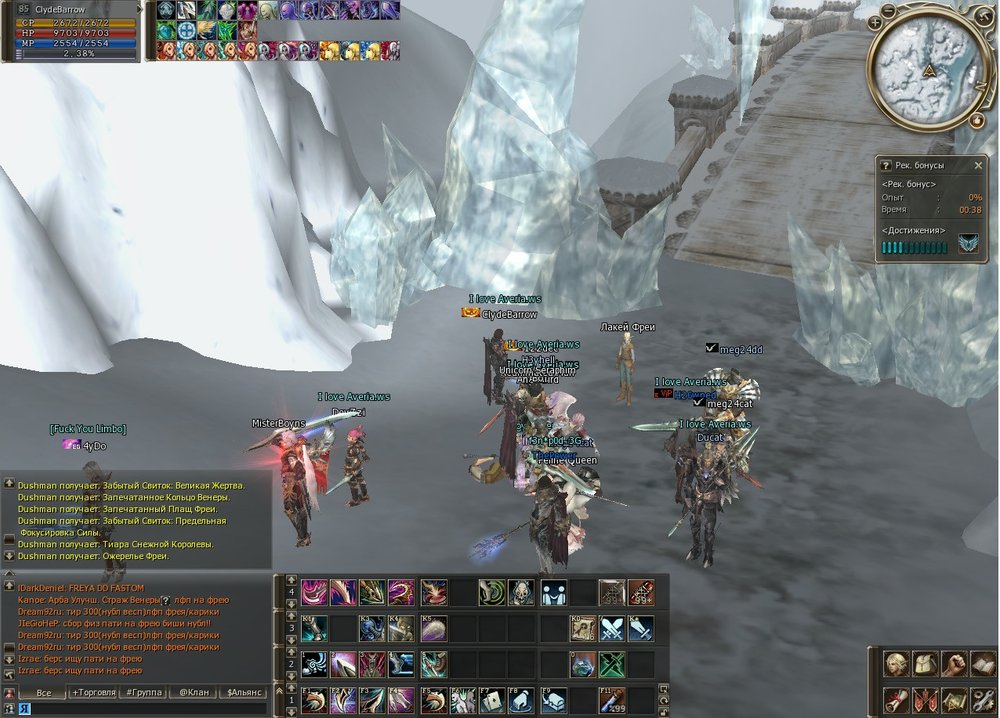The height and width of the screenshot is (718, 1000).
Task: Open the +Торговля chat tab
Action: coord(93,692)
